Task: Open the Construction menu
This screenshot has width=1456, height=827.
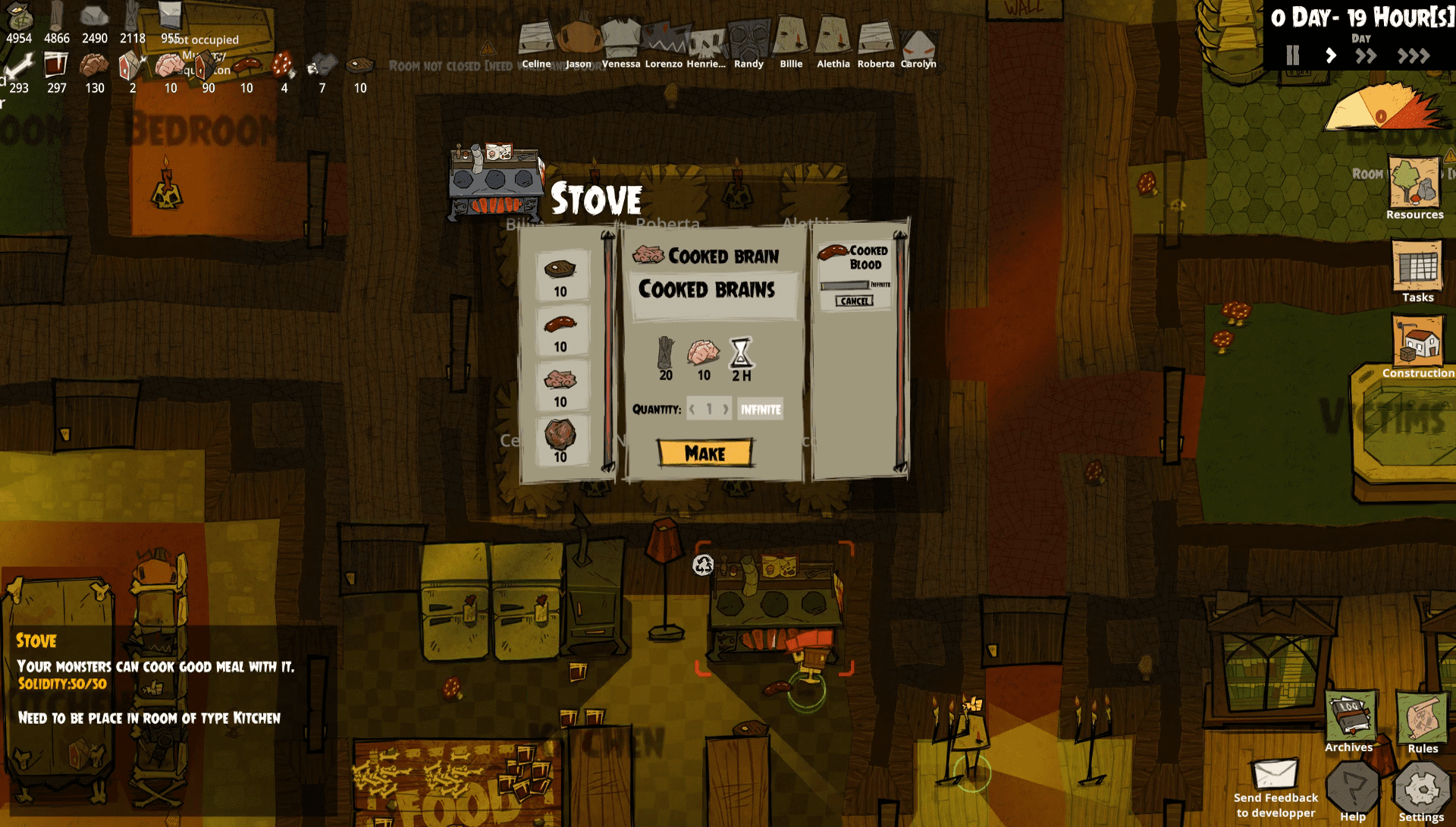Action: click(1417, 345)
